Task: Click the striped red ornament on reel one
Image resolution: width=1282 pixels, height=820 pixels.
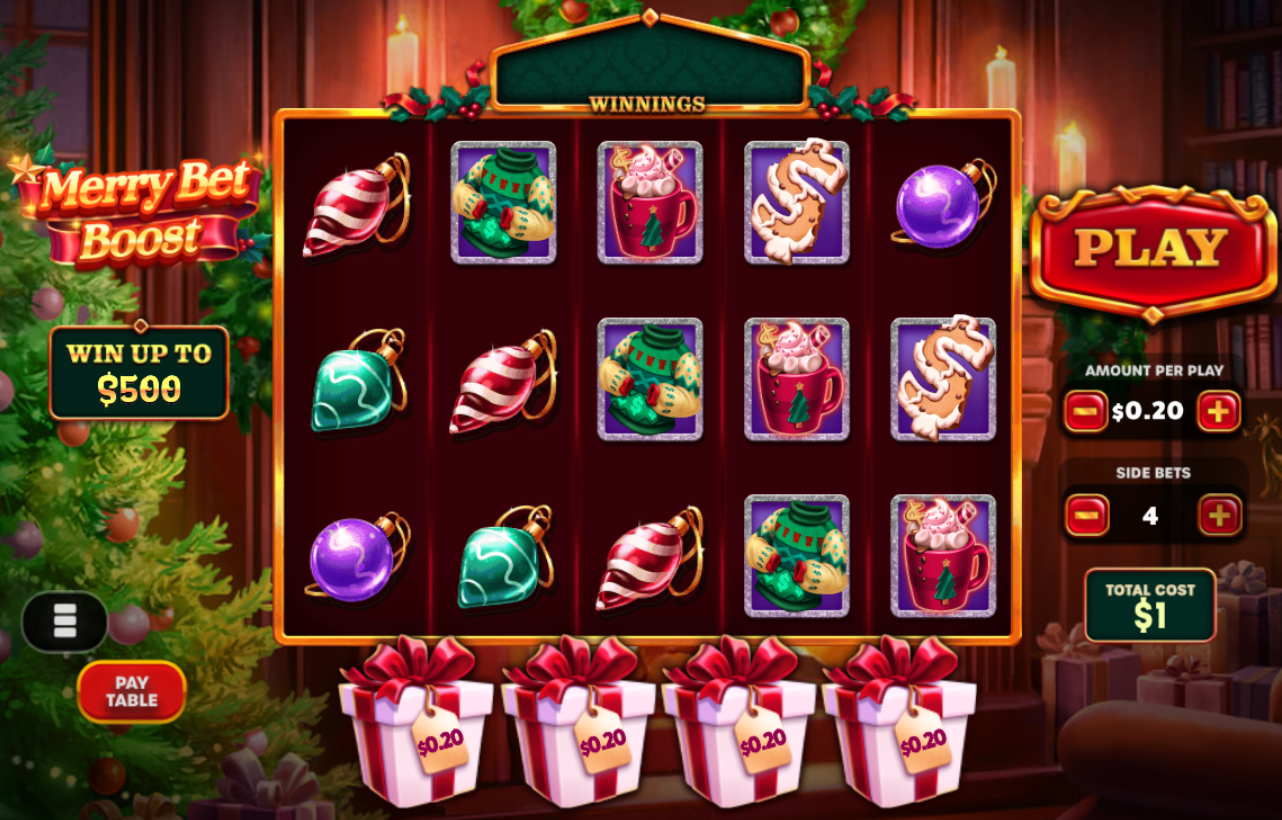Action: [x=355, y=203]
